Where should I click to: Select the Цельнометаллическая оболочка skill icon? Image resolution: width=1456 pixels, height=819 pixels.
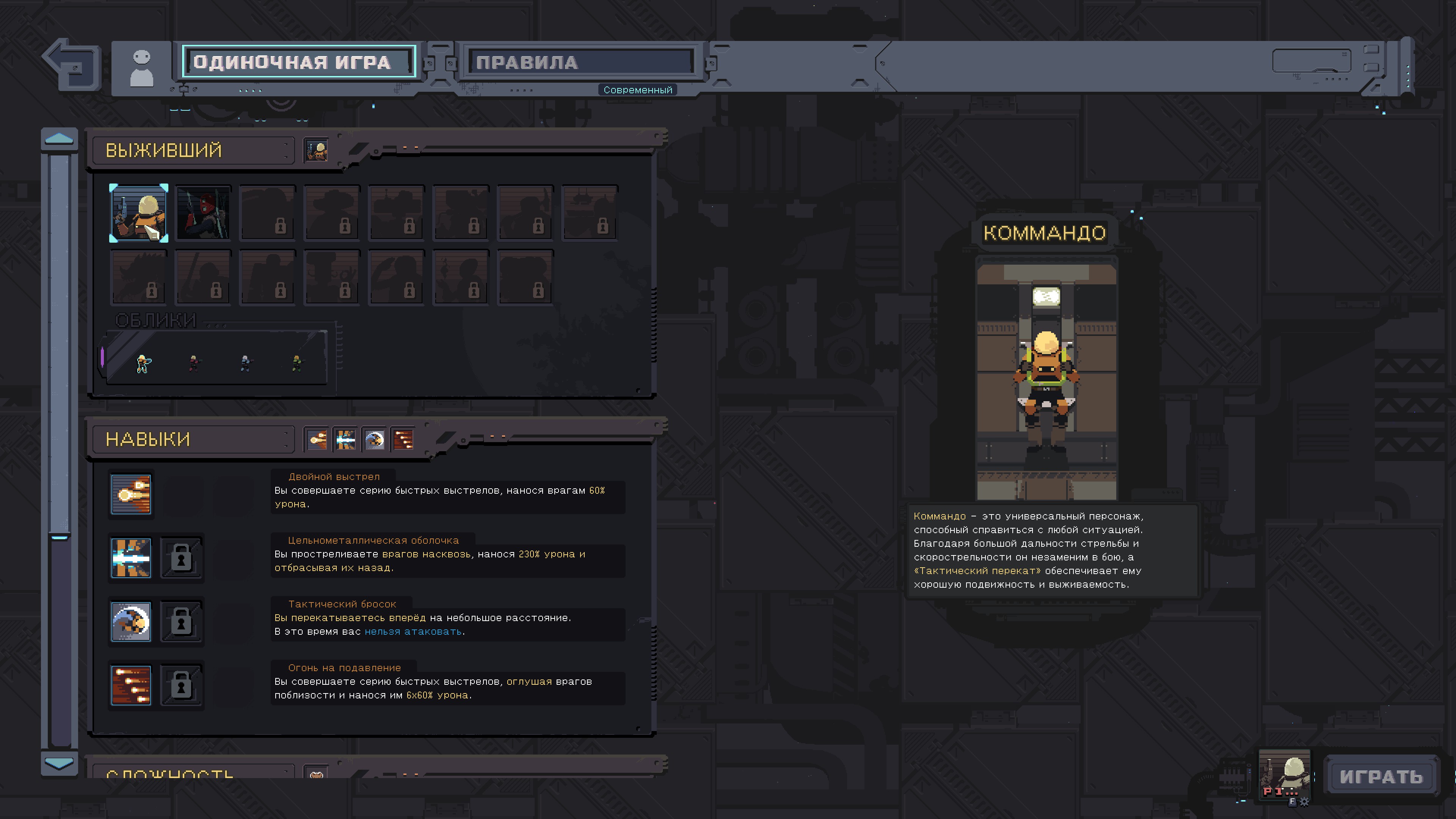tap(131, 558)
